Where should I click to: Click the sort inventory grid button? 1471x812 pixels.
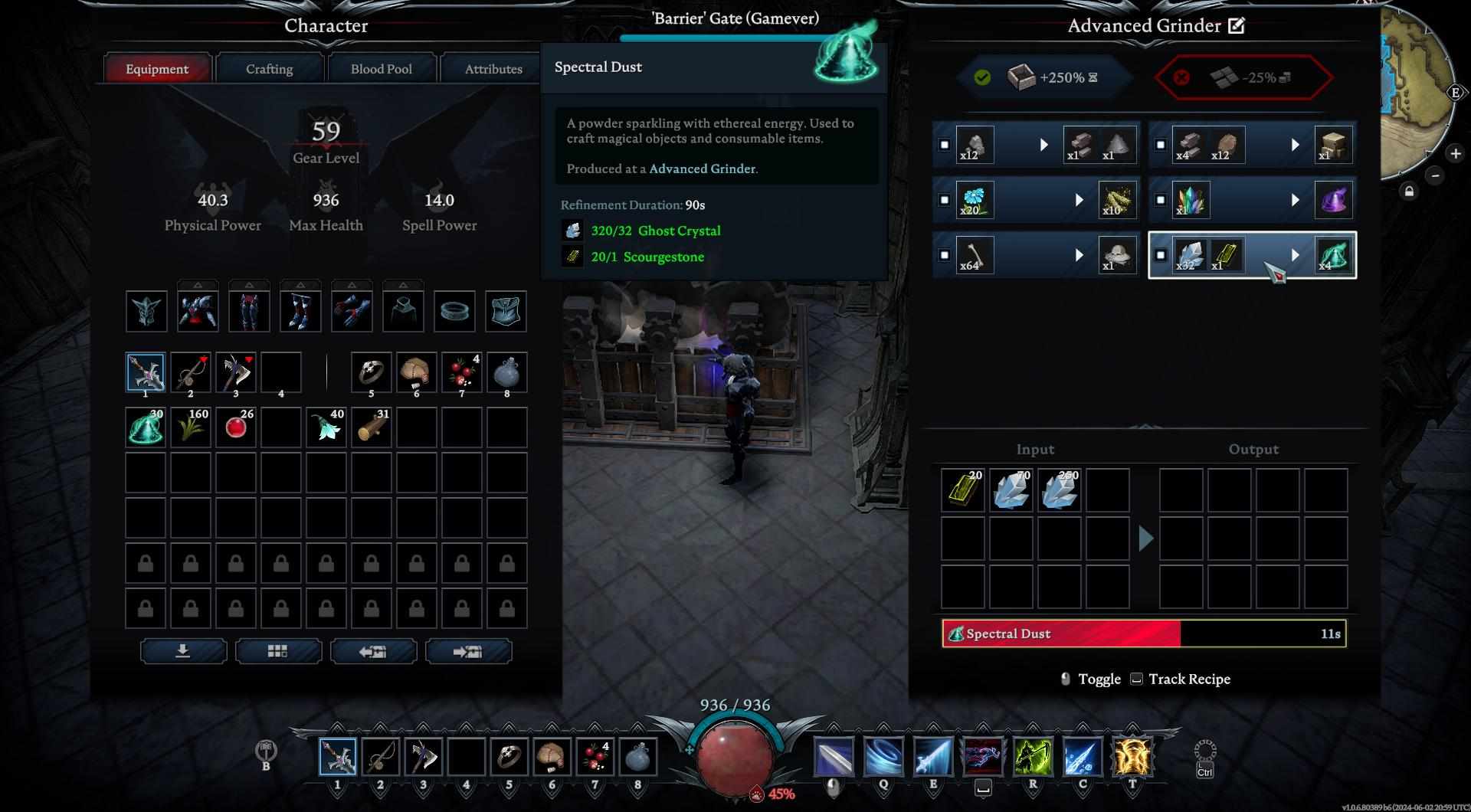pos(277,651)
